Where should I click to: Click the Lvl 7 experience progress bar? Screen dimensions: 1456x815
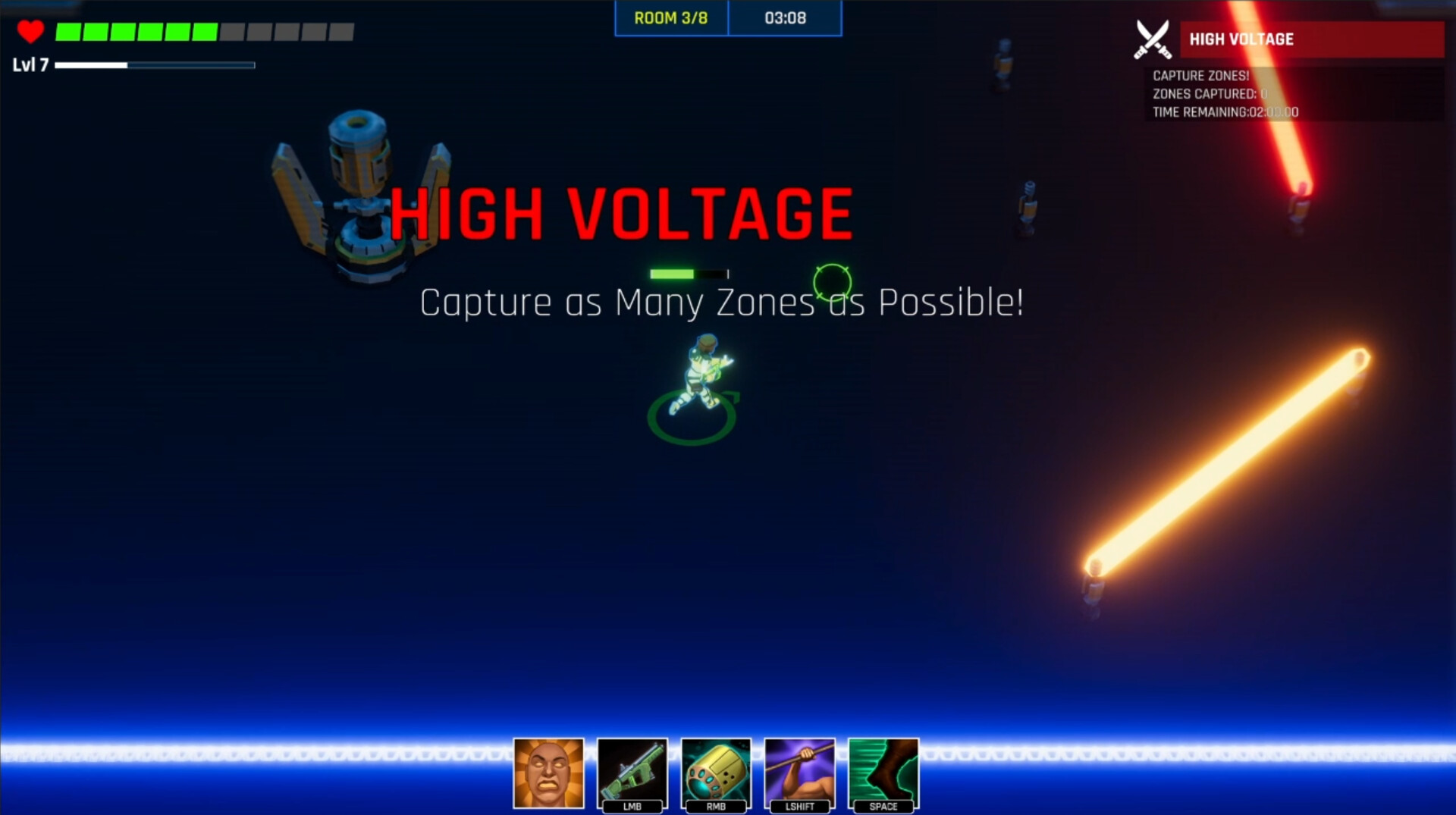pyautogui.click(x=155, y=65)
